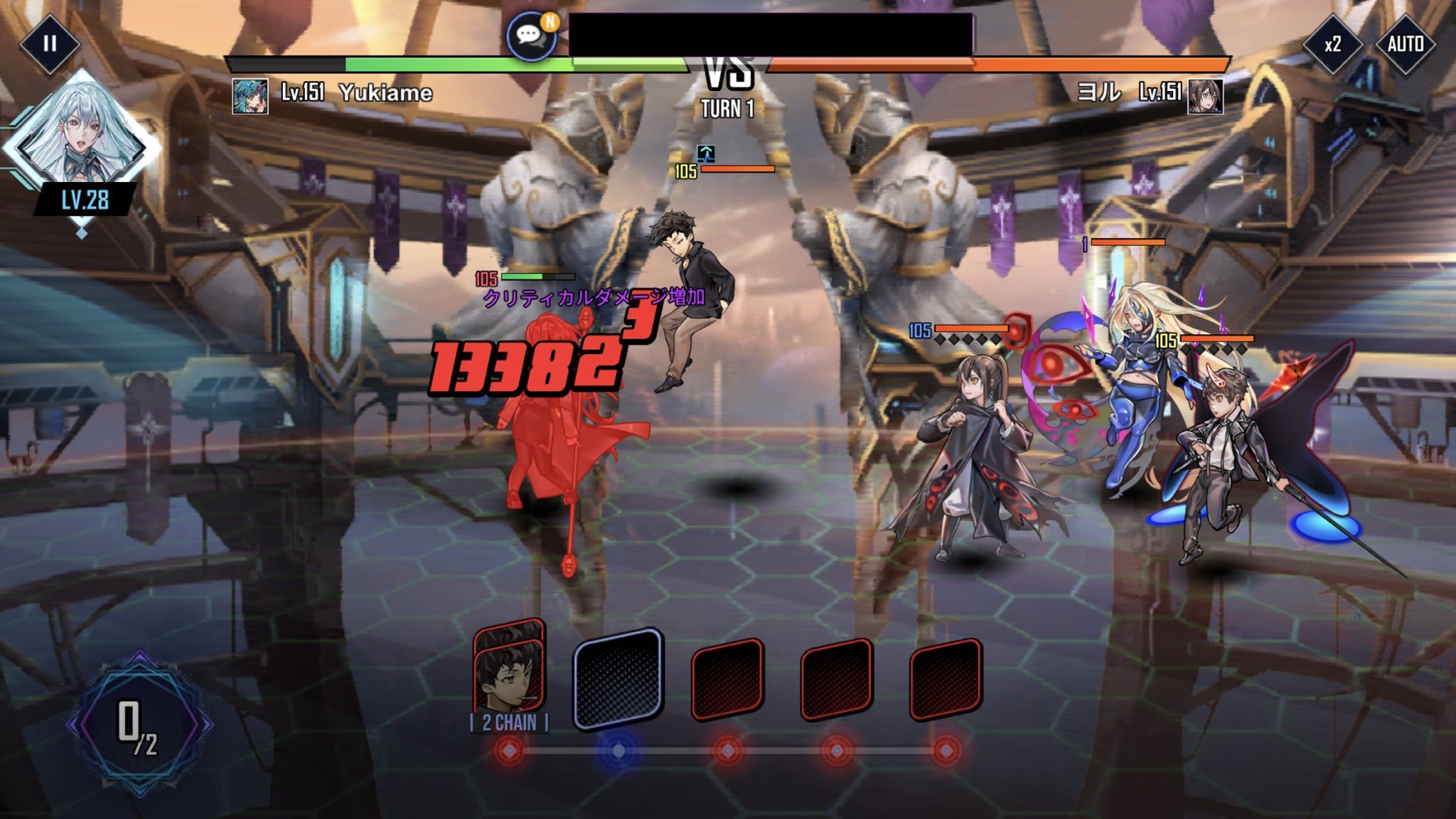
Task: Open the chat bubble icon
Action: click(x=531, y=35)
